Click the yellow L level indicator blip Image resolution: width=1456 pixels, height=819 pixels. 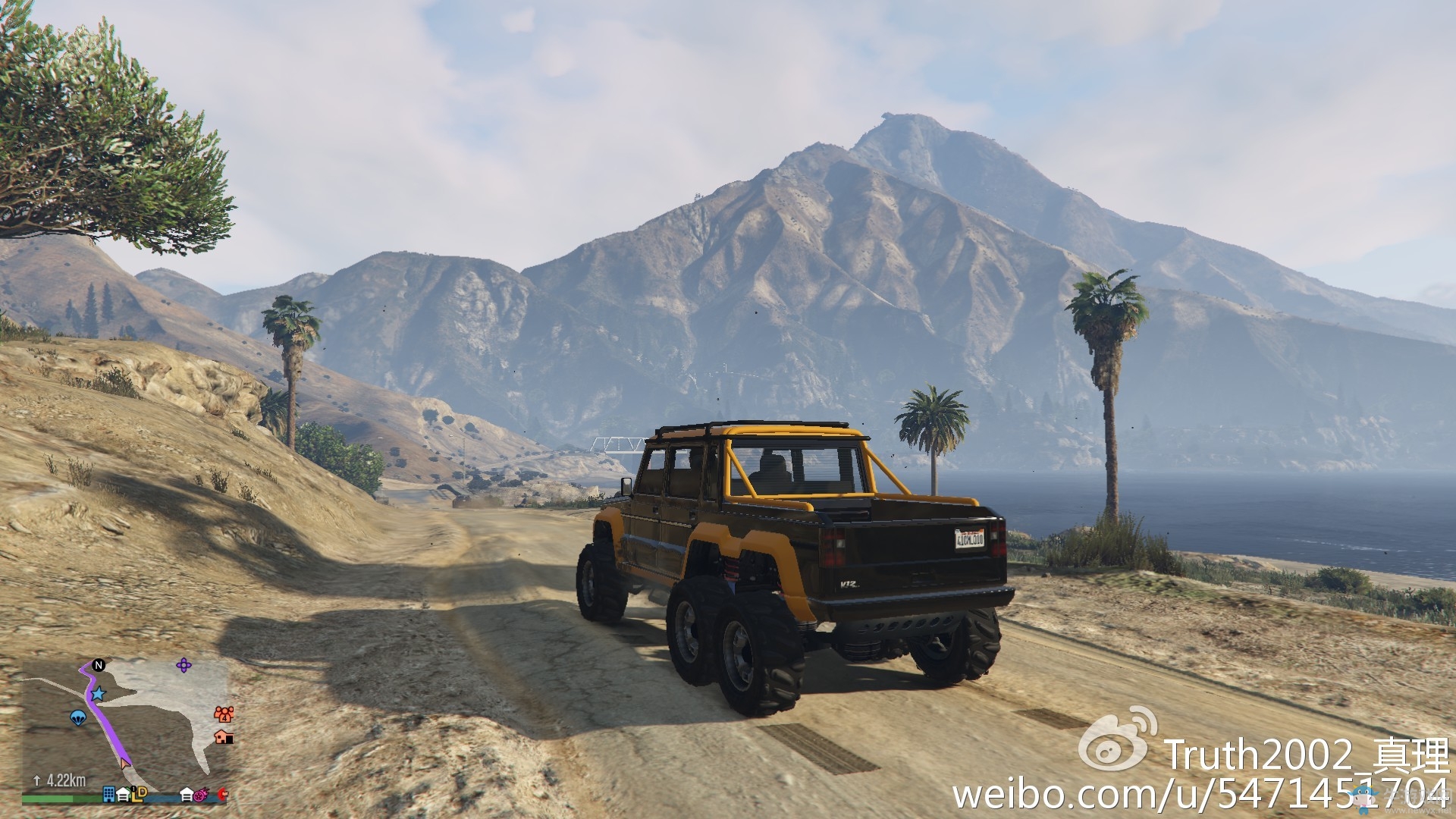click(x=135, y=796)
